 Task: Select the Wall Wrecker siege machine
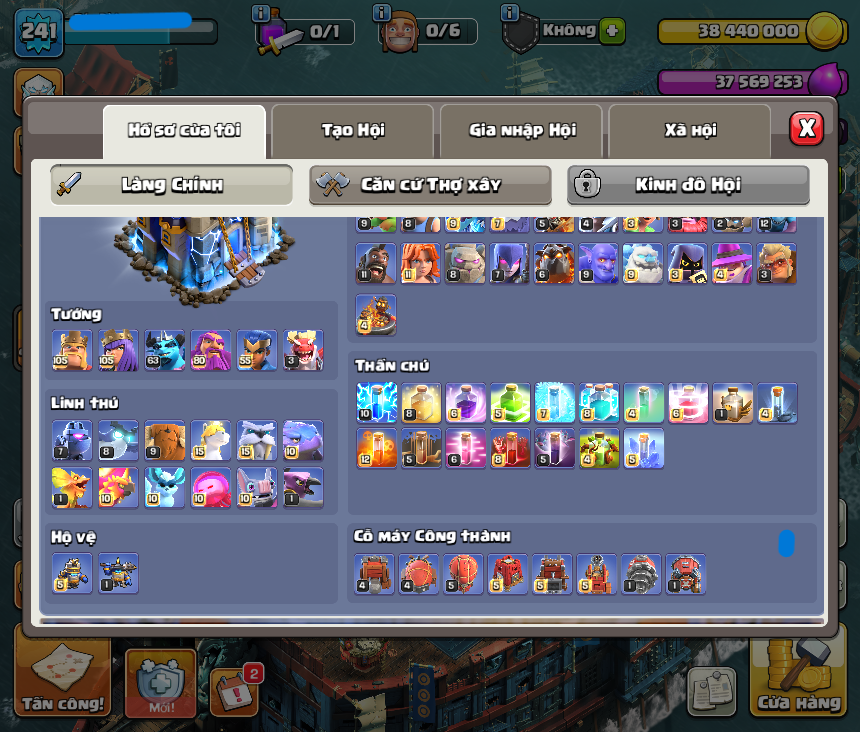point(376,574)
